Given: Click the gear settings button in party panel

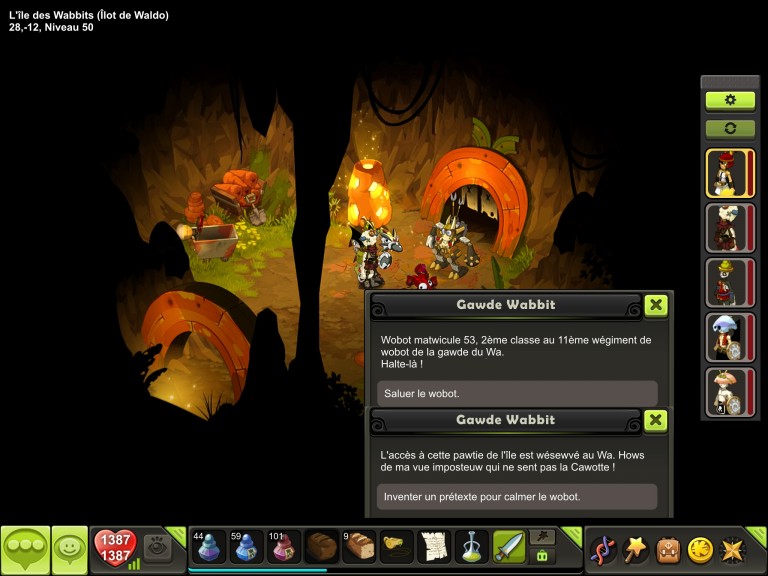Looking at the screenshot, I should click(x=730, y=100).
